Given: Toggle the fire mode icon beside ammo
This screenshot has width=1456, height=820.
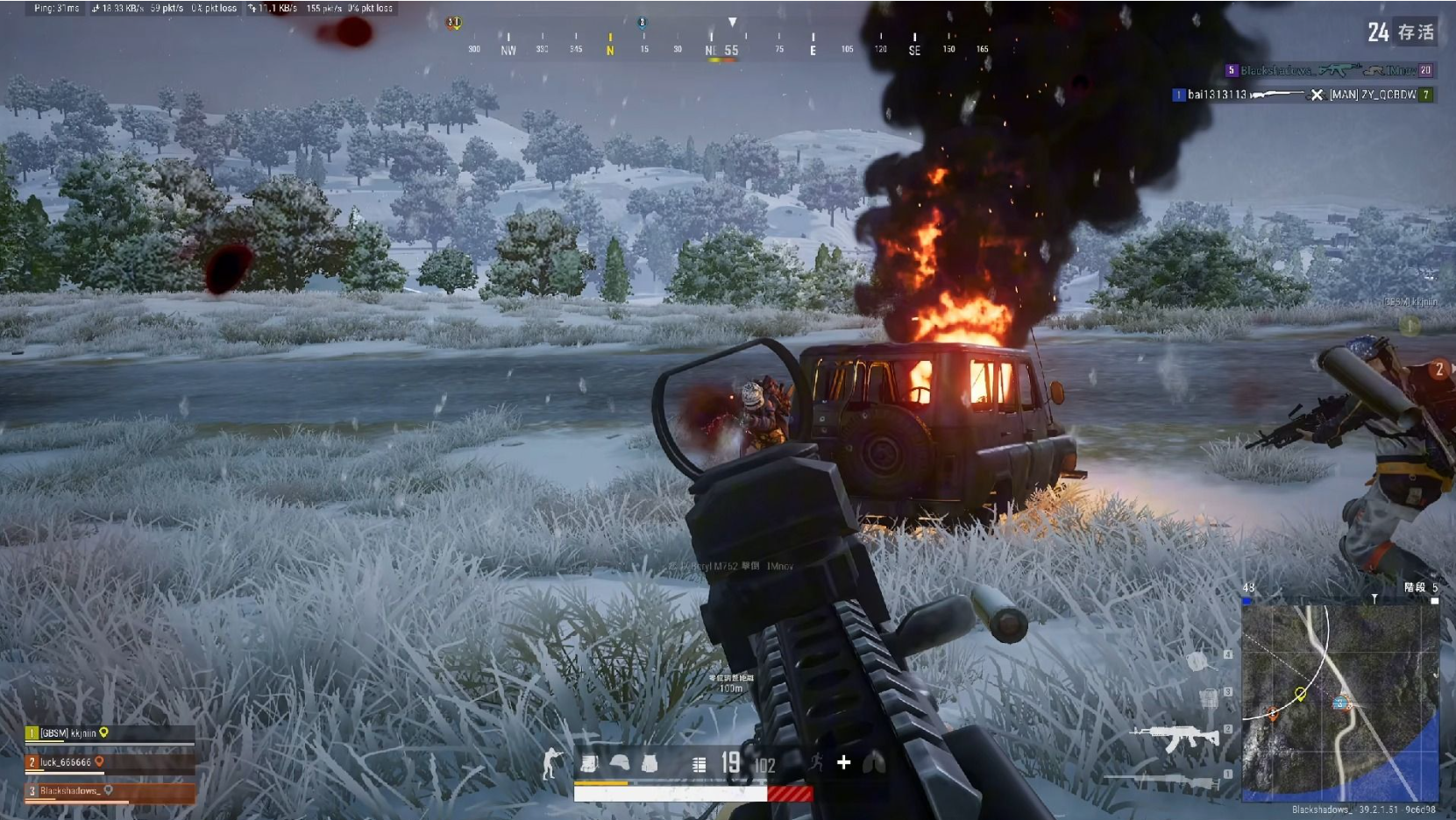Looking at the screenshot, I should 699,765.
